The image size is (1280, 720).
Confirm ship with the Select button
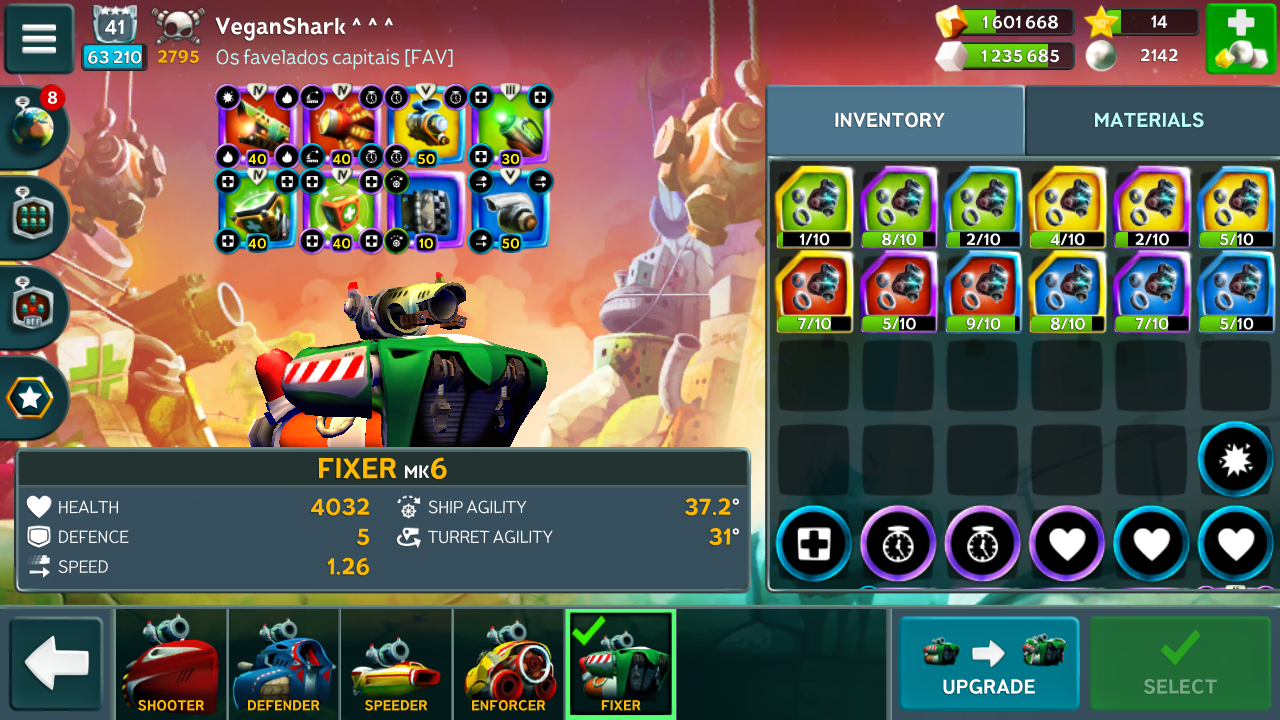(x=1180, y=664)
